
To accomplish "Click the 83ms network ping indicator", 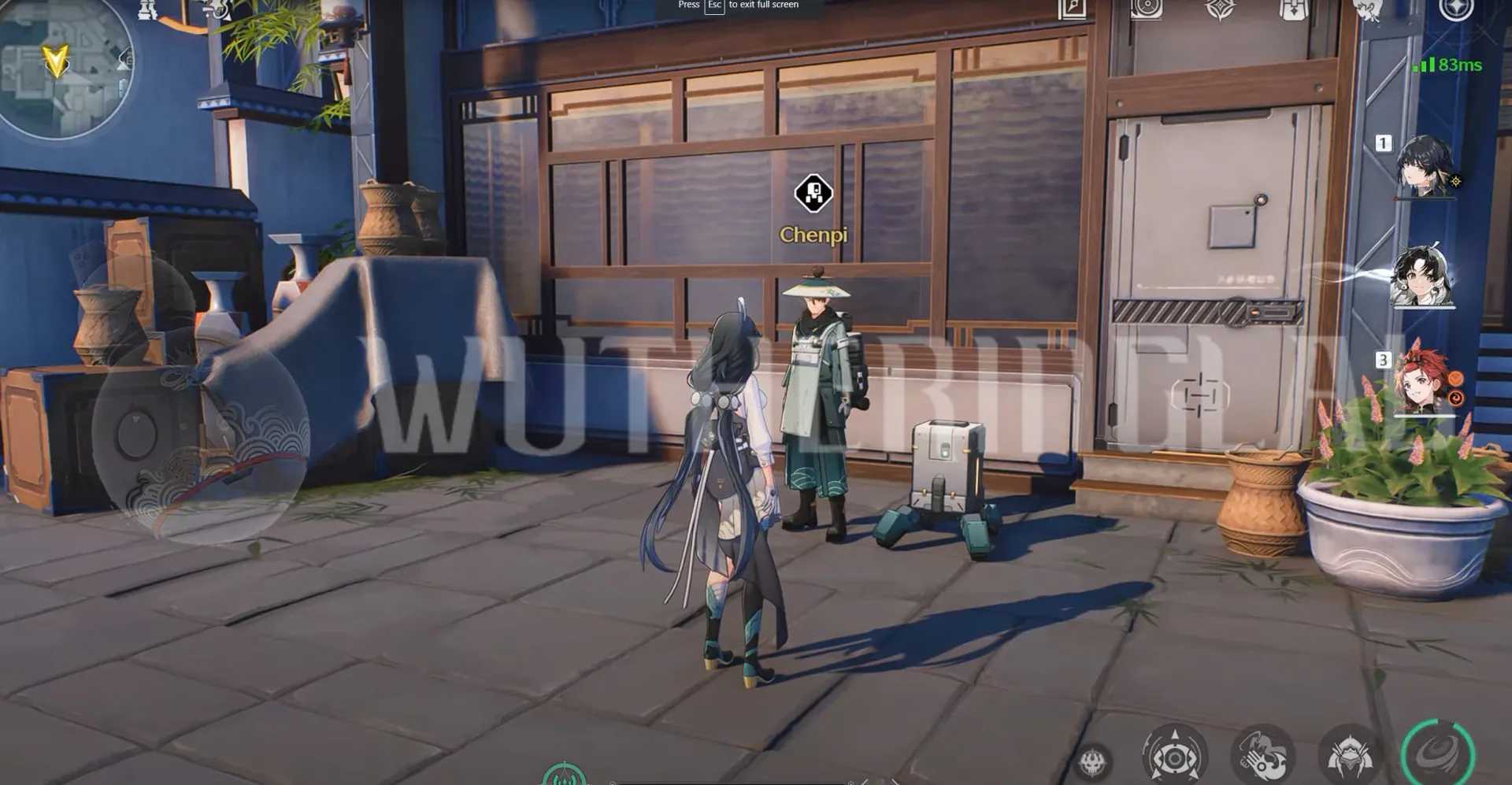I will (1451, 65).
